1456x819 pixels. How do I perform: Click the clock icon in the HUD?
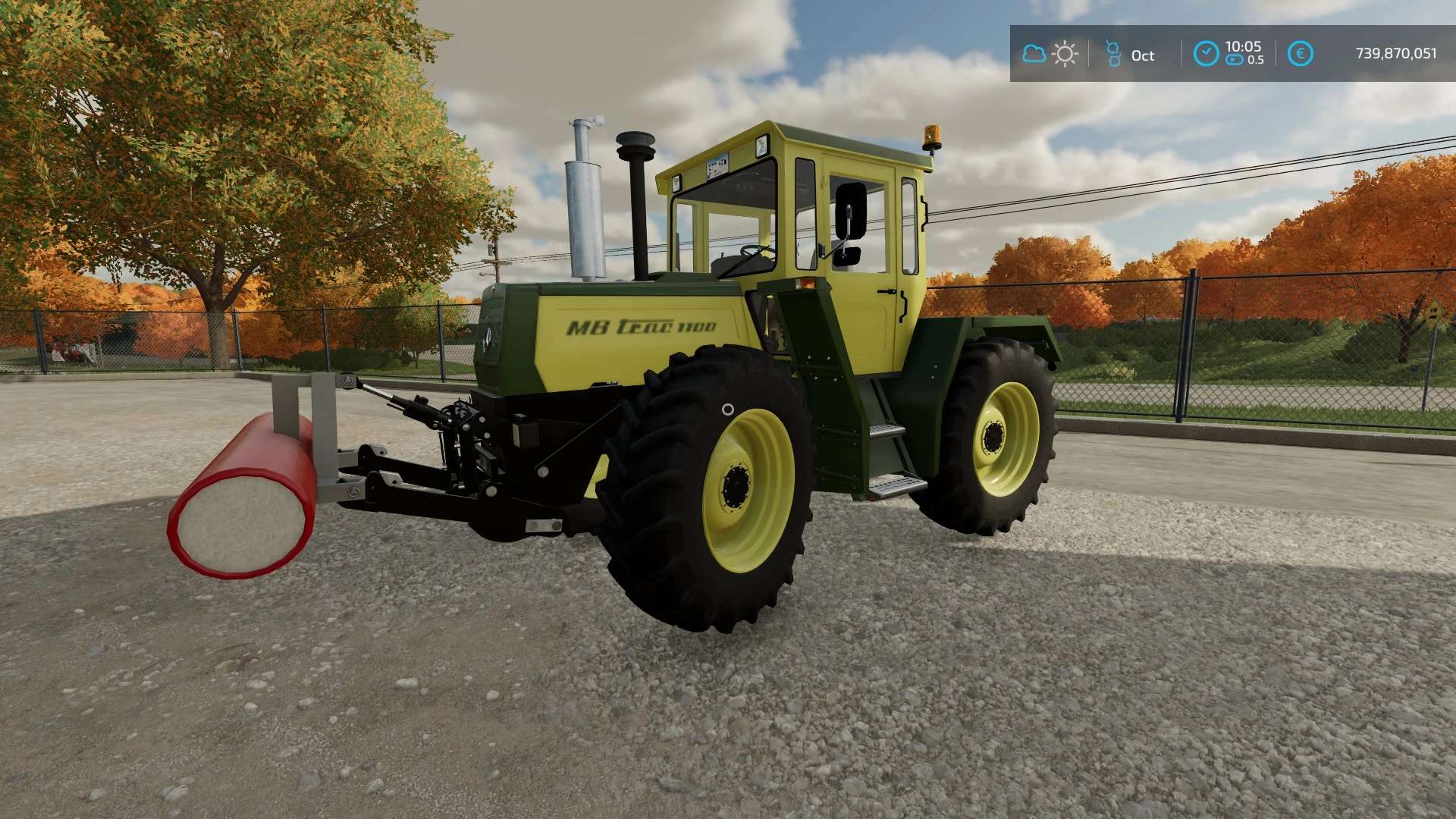click(x=1206, y=54)
